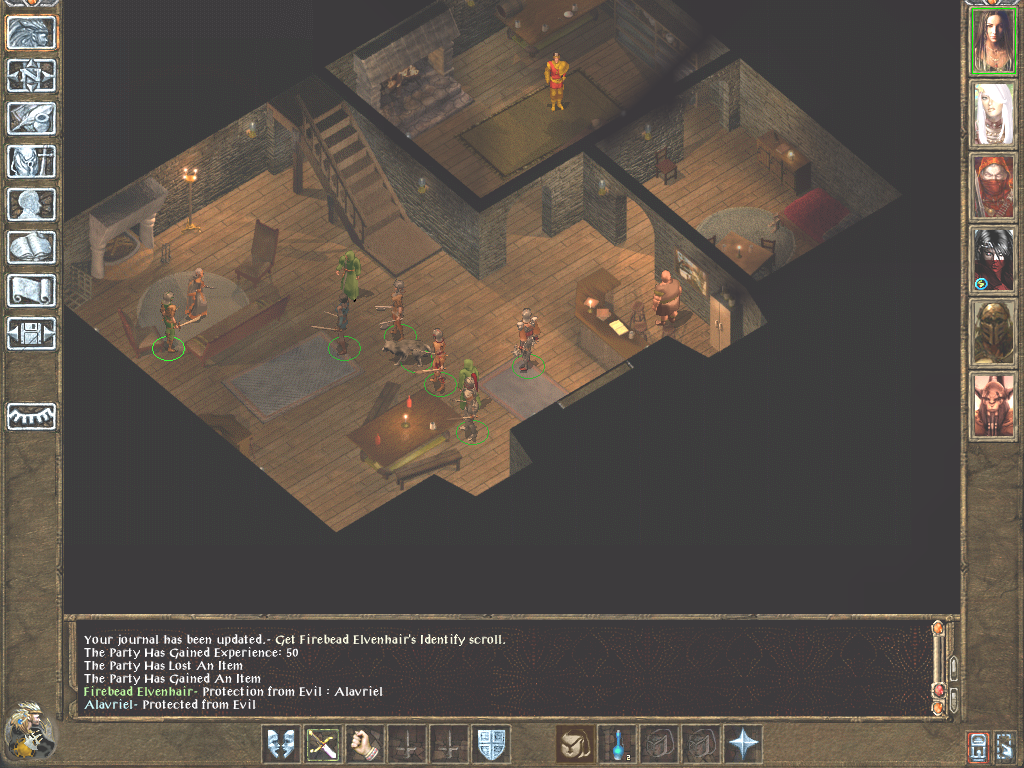The height and width of the screenshot is (768, 1024).
Task: Select the dark-haired woman's portrait
Action: (x=993, y=42)
